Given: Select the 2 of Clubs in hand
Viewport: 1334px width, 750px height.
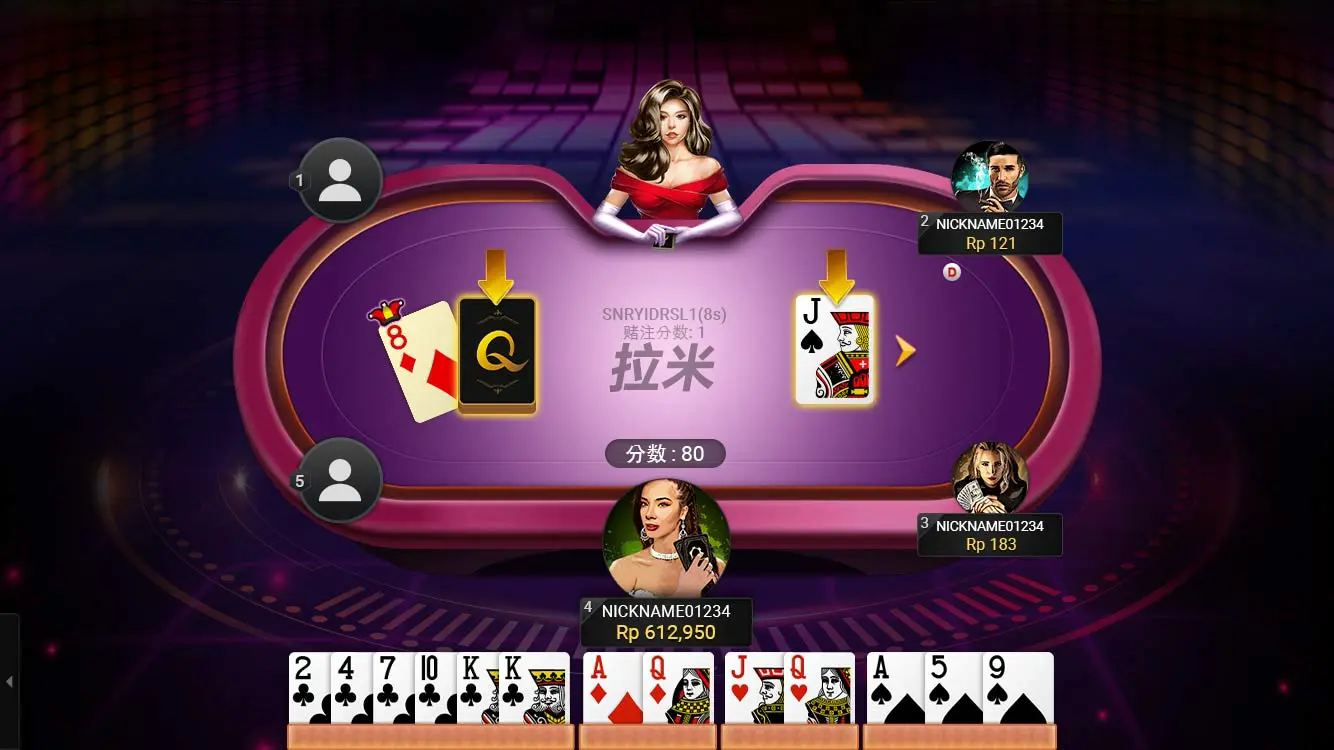Looking at the screenshot, I should [308, 688].
